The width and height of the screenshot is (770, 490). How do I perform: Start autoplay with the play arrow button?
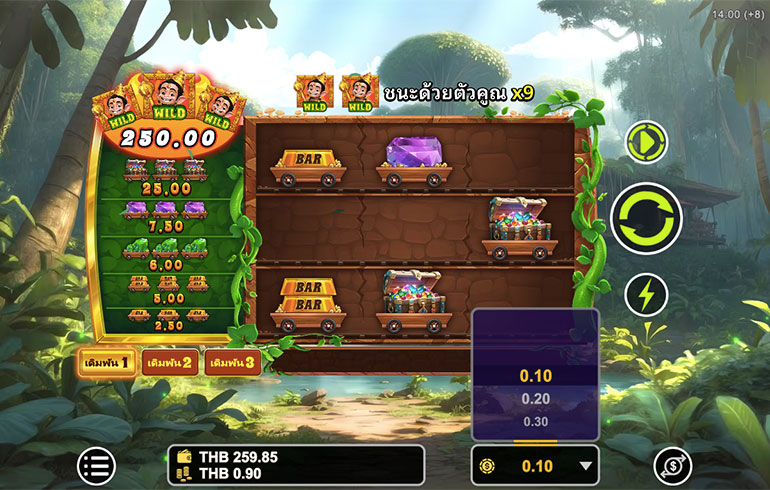[x=646, y=144]
